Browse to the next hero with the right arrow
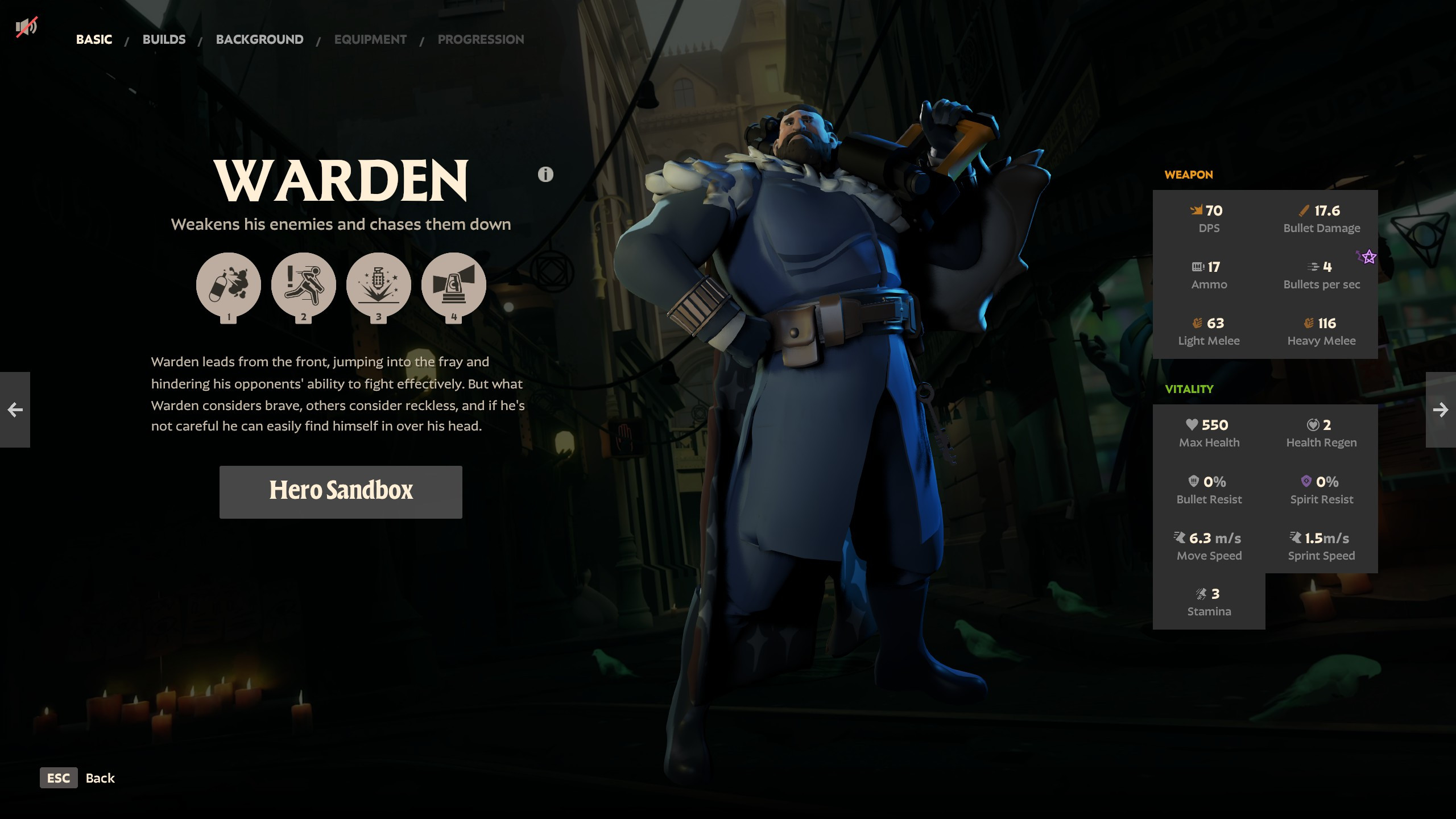Screen dimensions: 1456x819 tap(1441, 409)
